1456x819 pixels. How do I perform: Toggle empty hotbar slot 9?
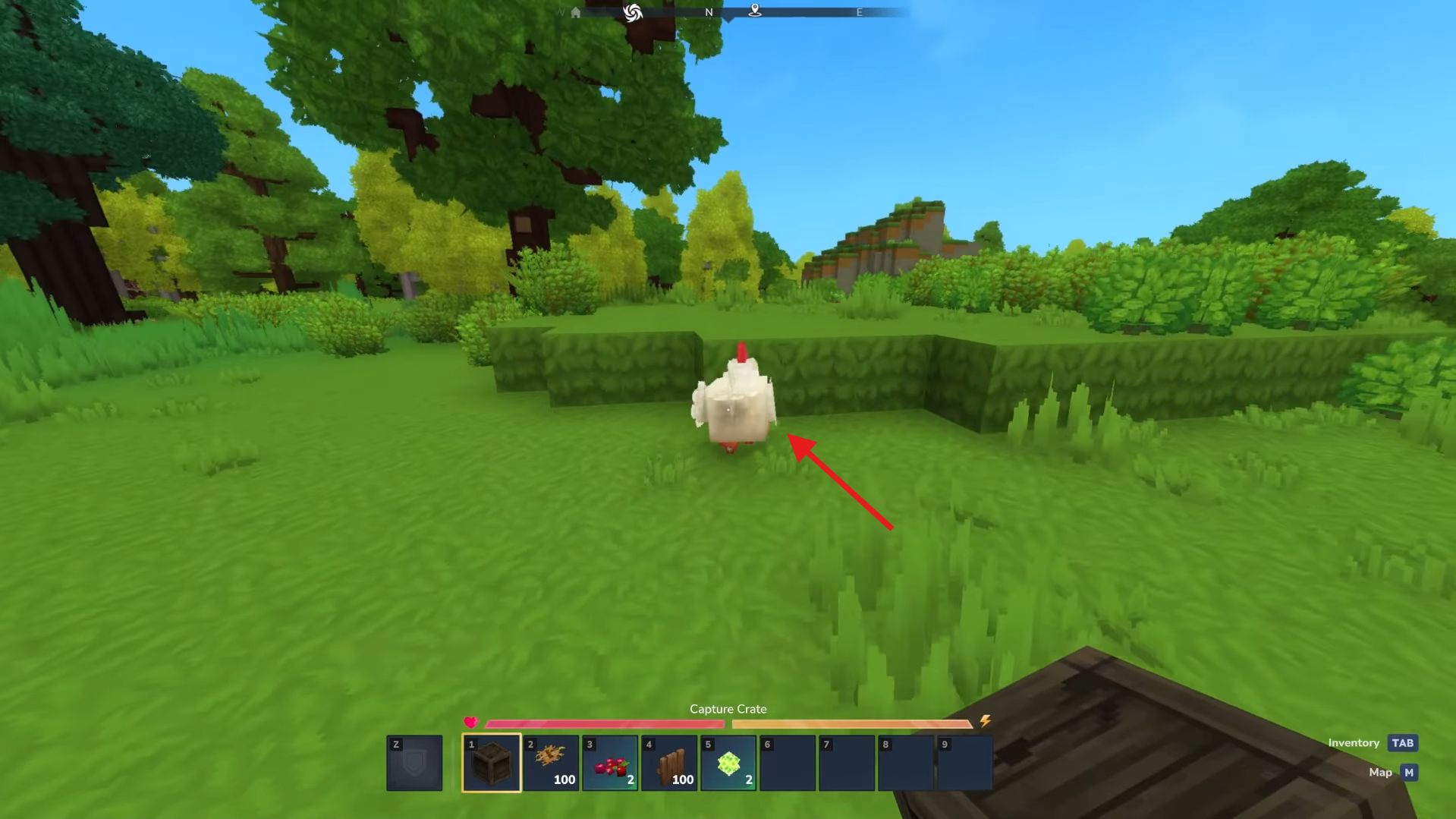pyautogui.click(x=964, y=762)
